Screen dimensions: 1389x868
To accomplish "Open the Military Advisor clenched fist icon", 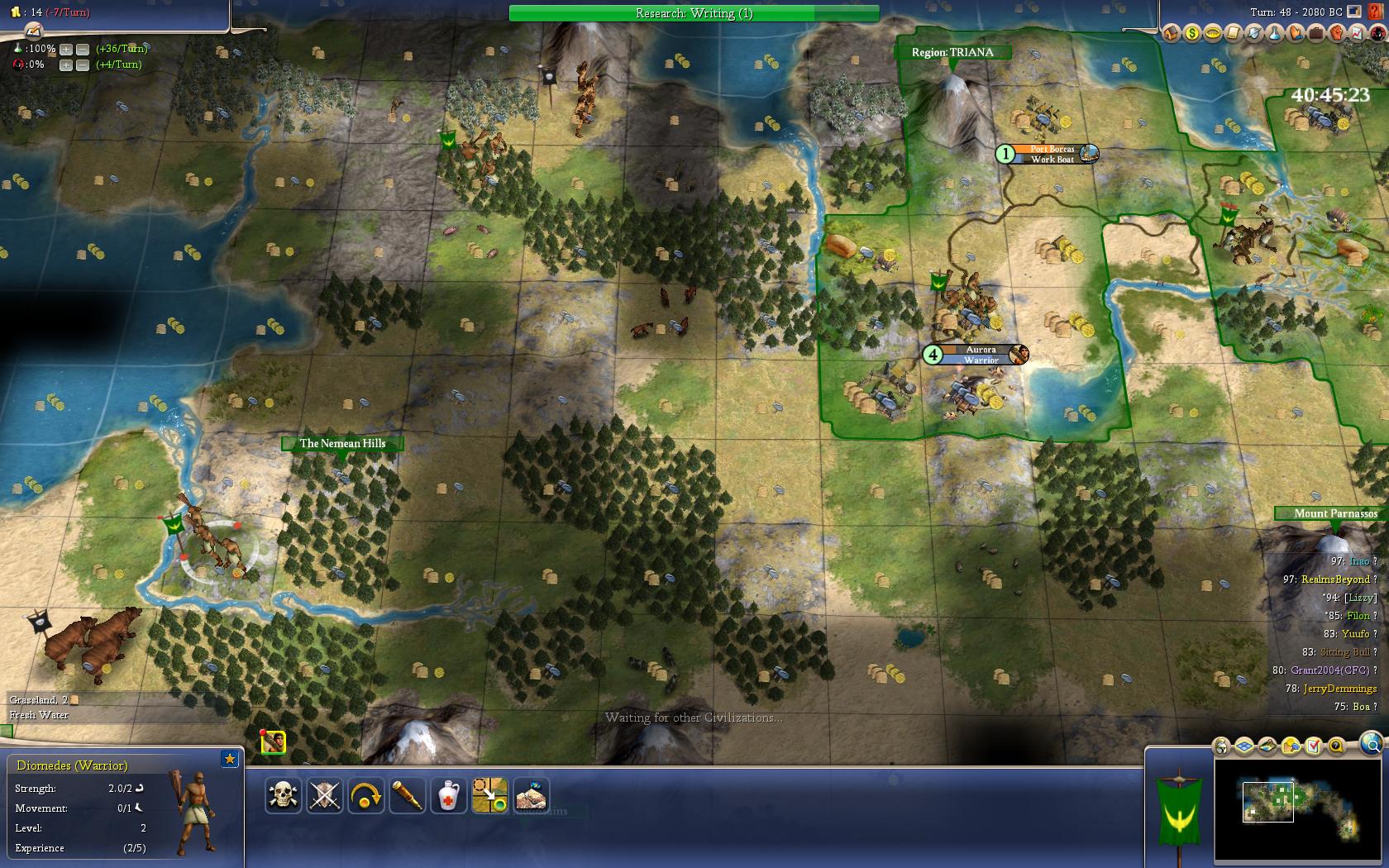I will 1336,33.
